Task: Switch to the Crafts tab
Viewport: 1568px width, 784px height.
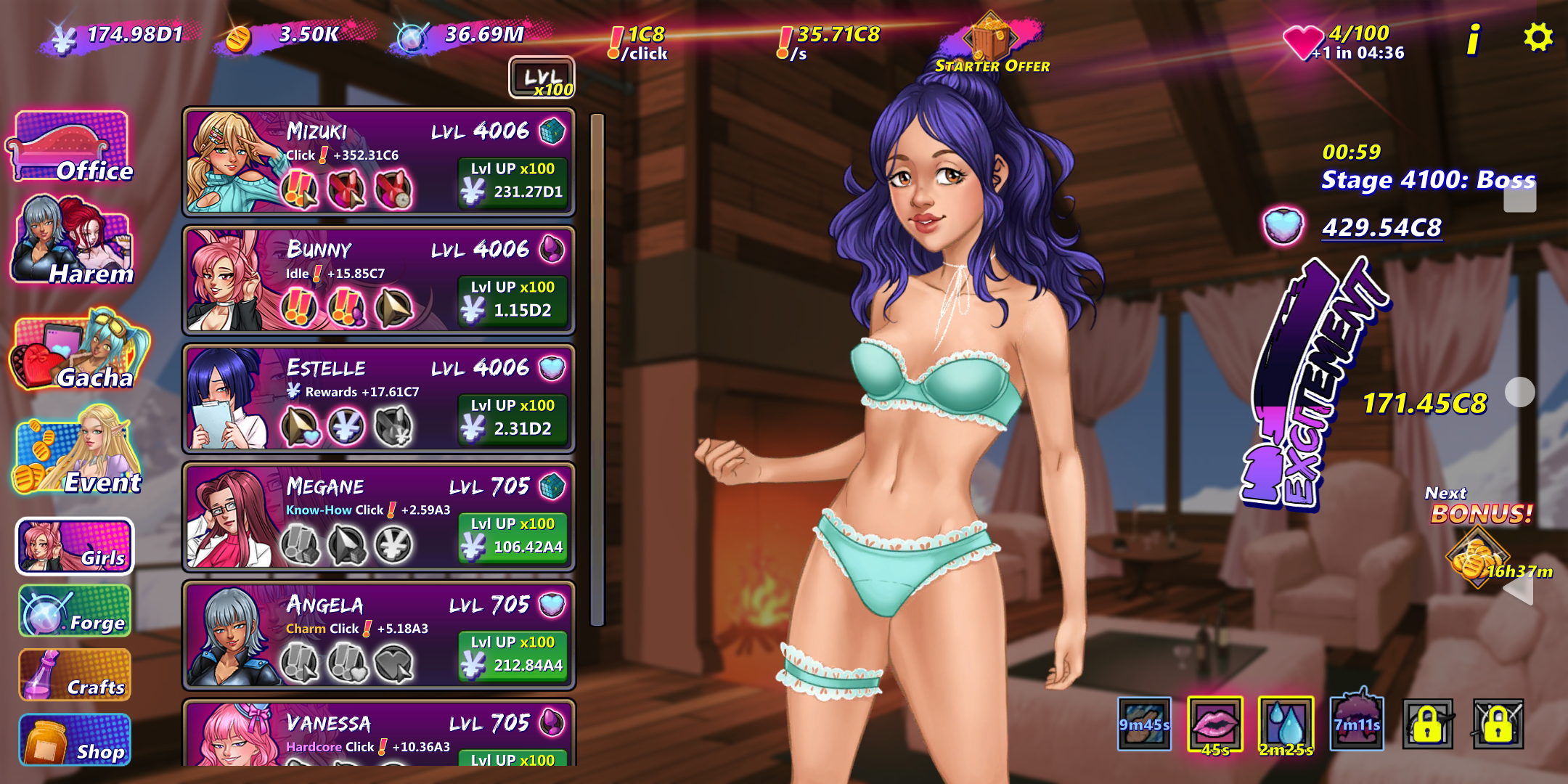Action: 75,676
